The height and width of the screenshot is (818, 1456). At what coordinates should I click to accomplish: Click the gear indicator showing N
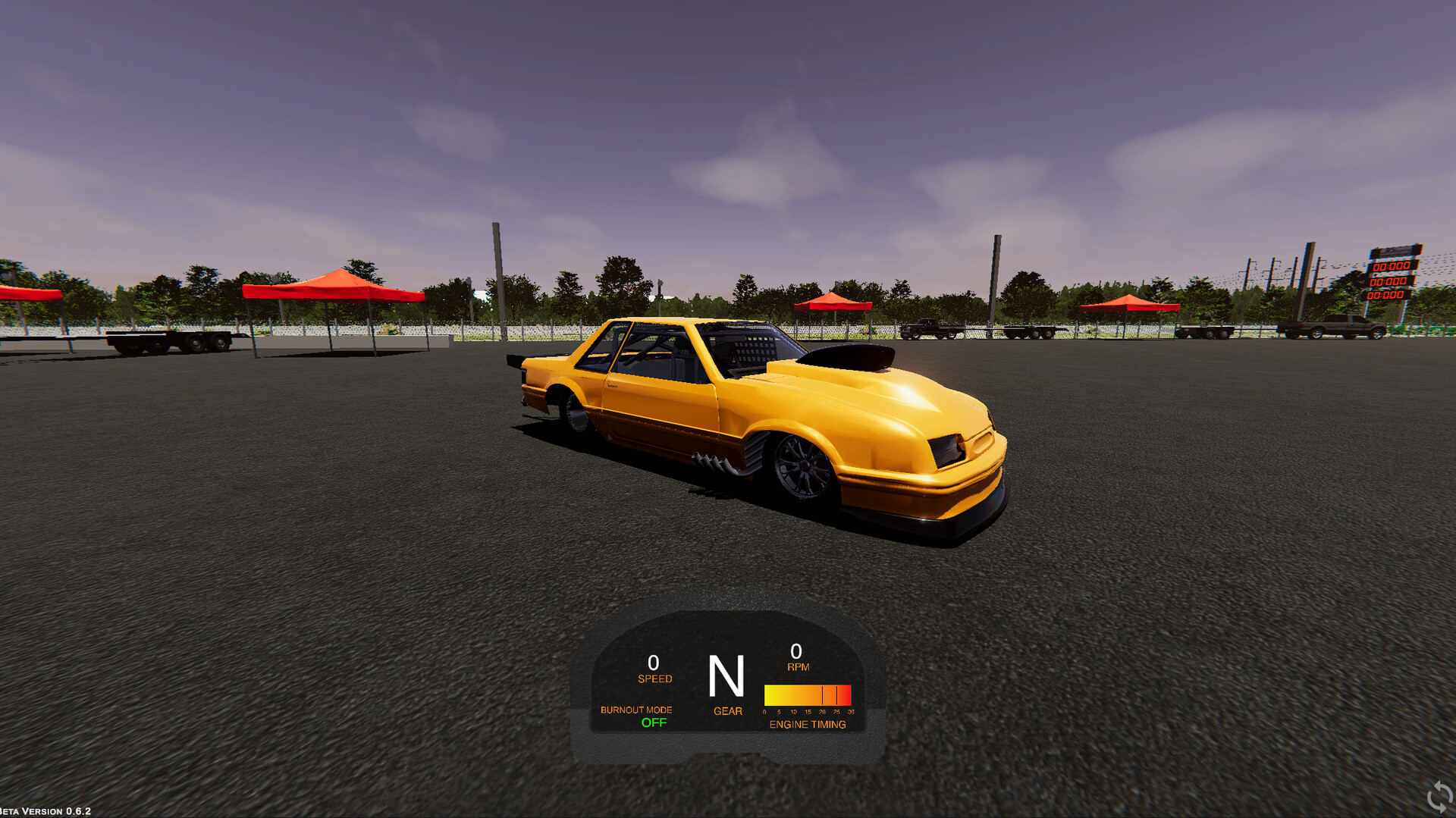click(726, 677)
